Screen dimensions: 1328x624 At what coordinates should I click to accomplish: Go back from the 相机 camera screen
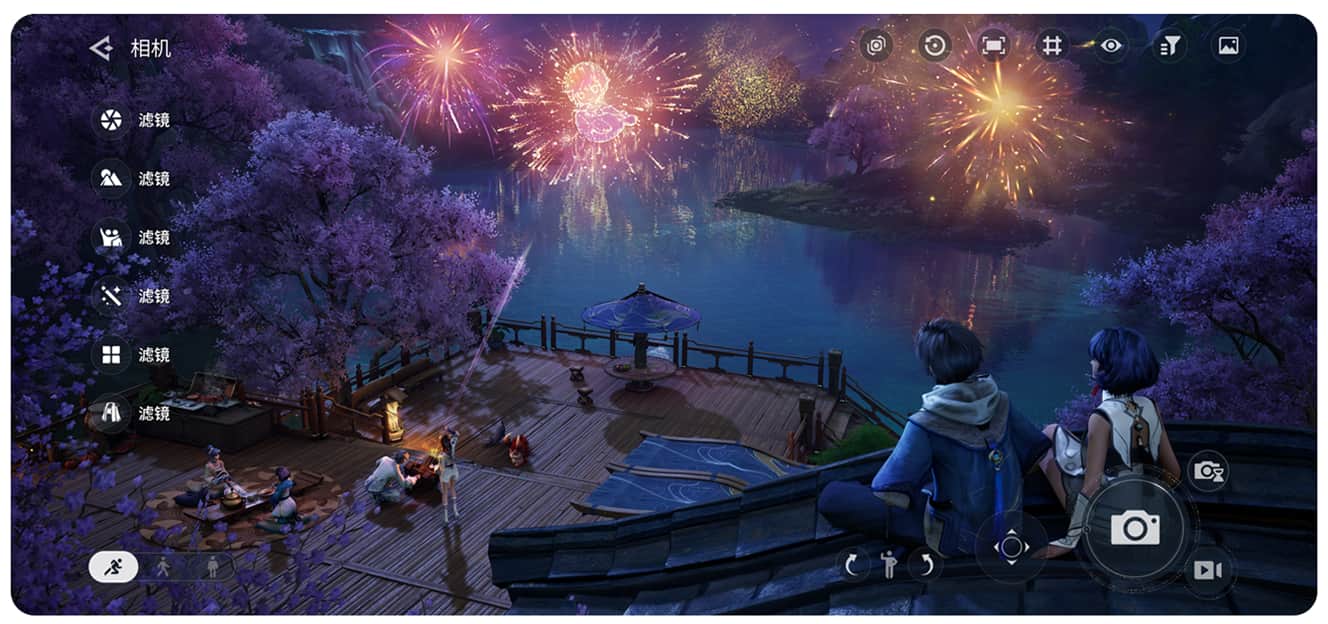tap(100, 48)
